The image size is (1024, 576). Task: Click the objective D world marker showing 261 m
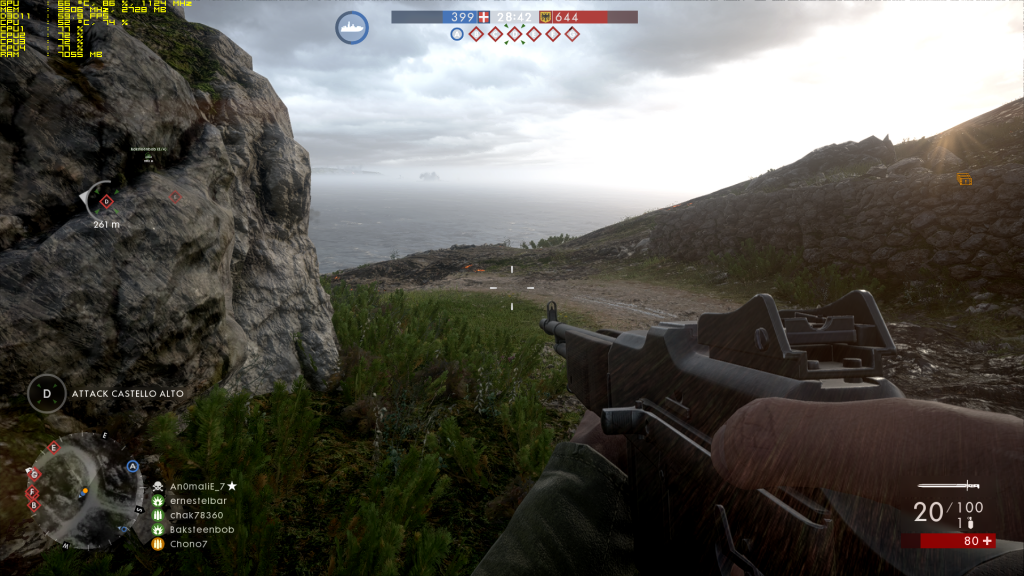107,201
